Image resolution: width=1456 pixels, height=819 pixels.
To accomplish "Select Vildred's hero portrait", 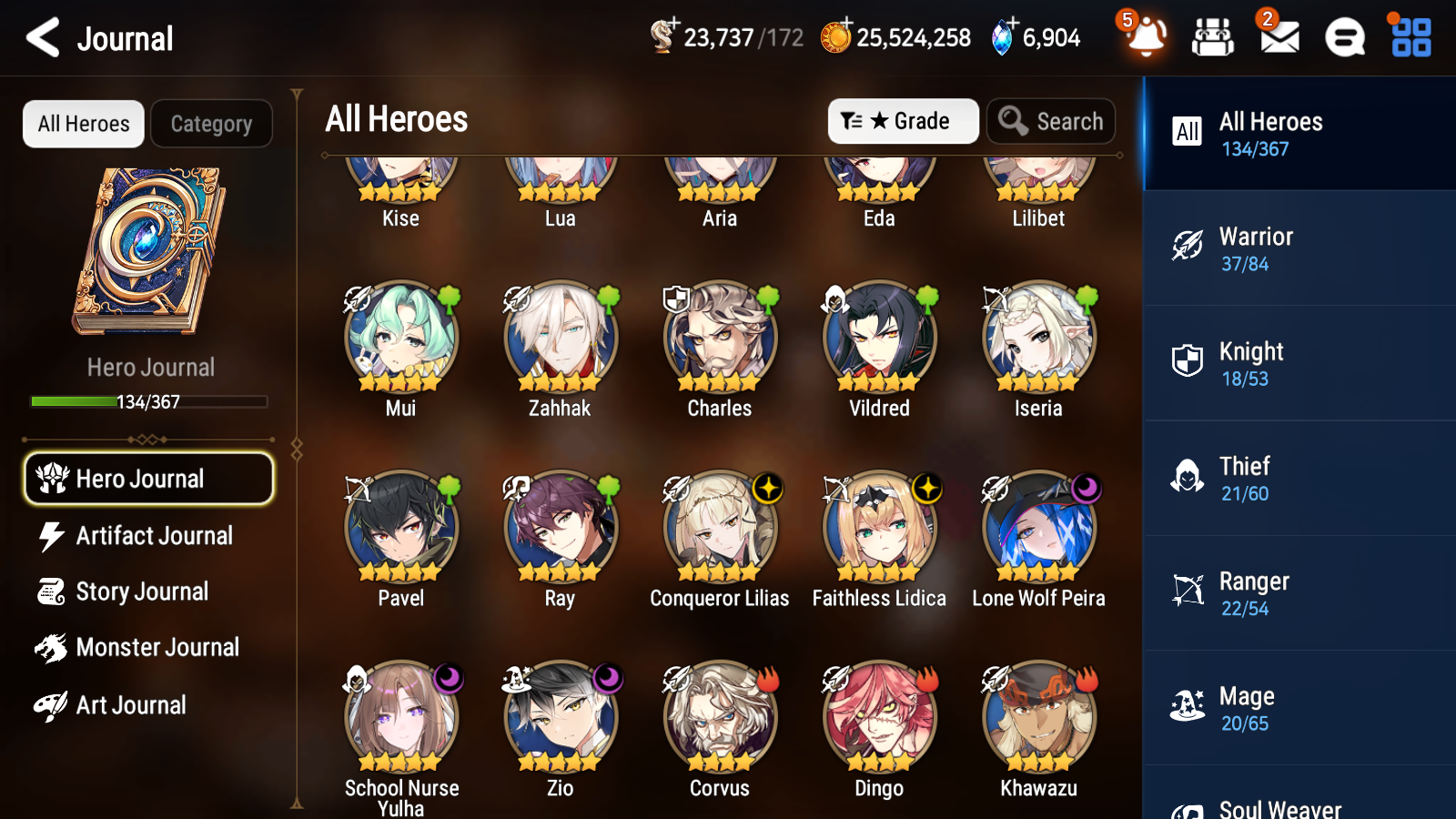I will [878, 336].
